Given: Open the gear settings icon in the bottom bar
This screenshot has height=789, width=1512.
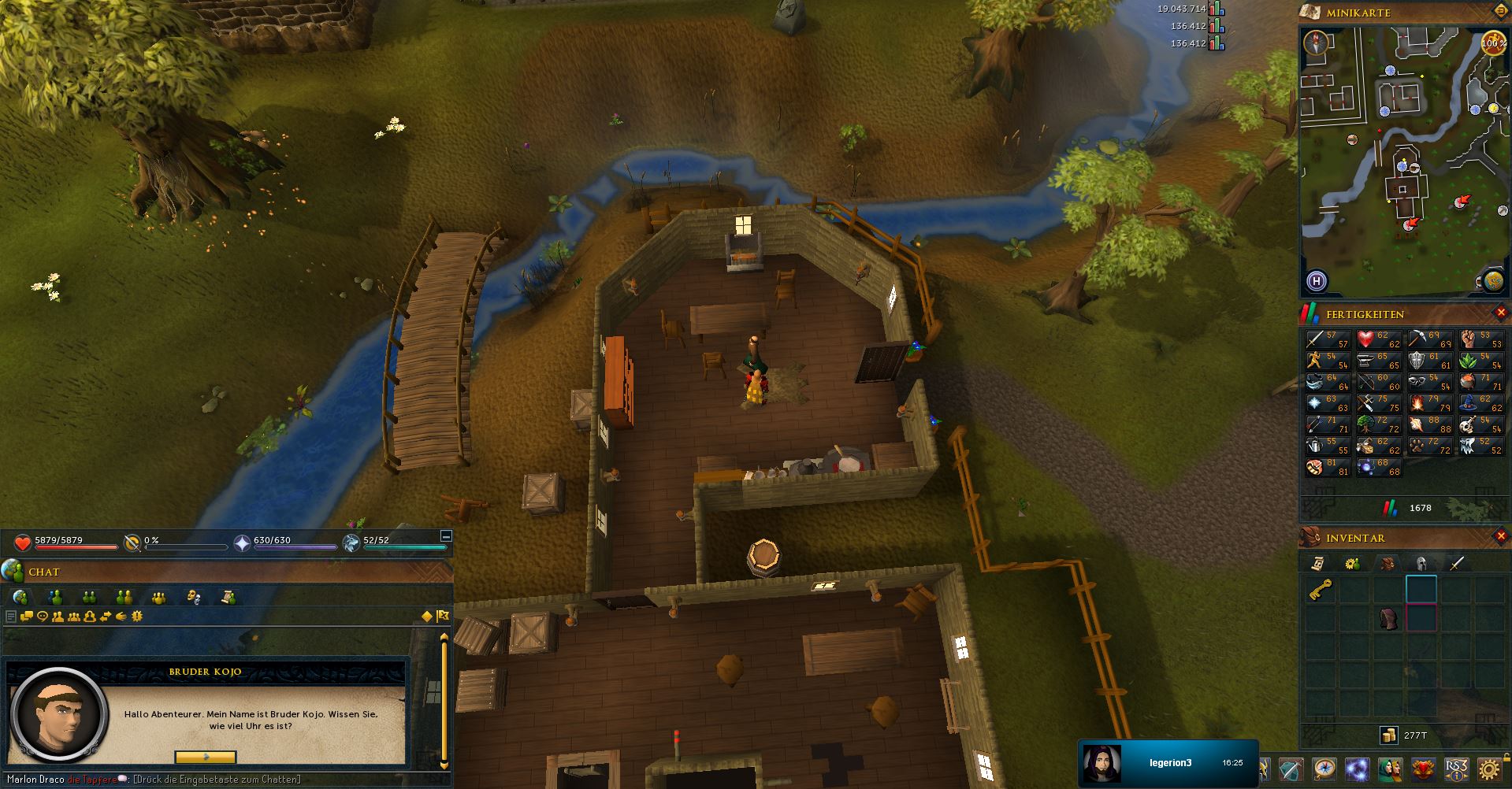Looking at the screenshot, I should tap(1488, 769).
